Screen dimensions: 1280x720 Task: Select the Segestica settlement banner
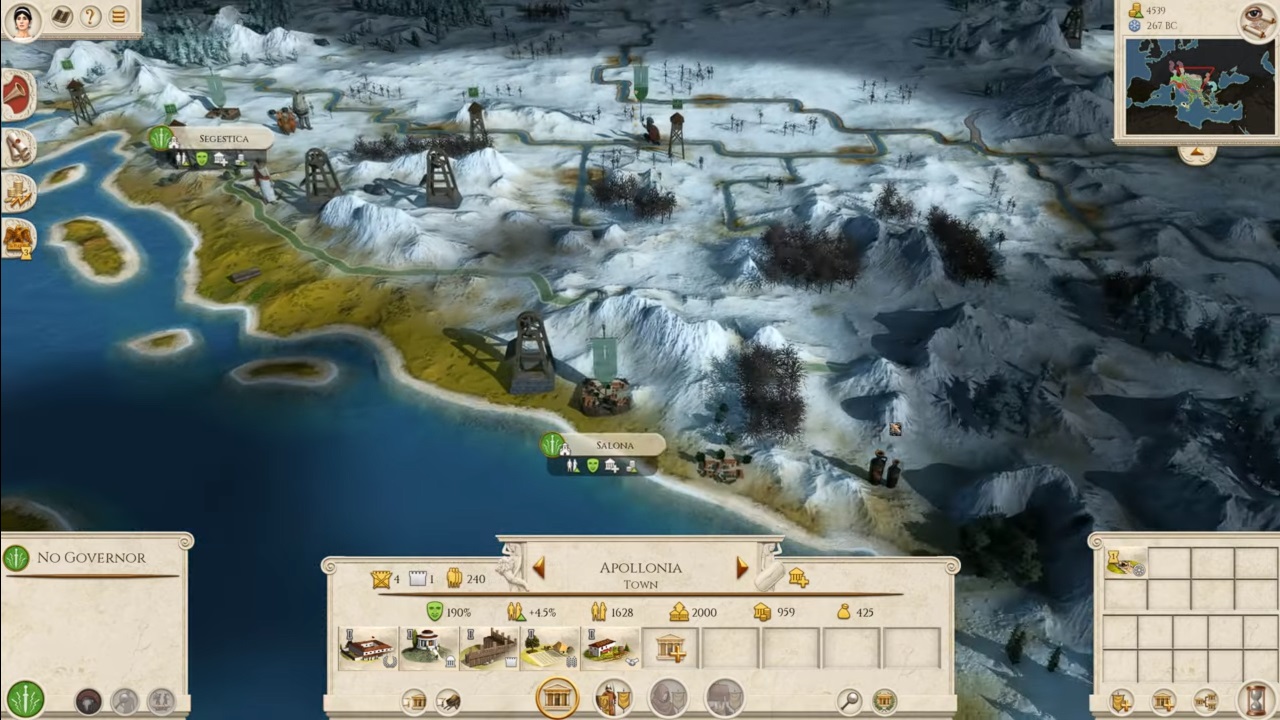223,138
